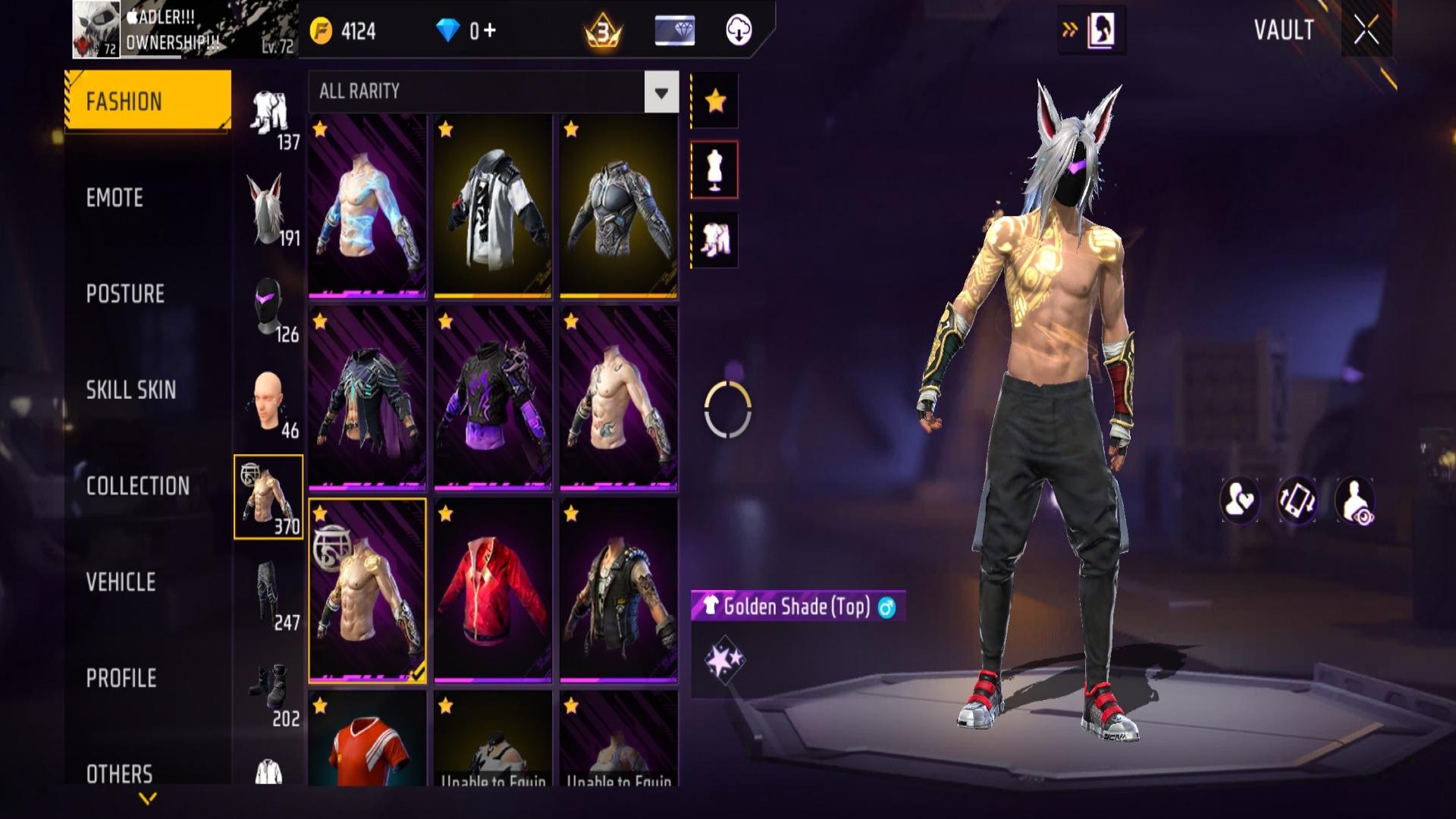Switch to the Emote tab
The image size is (1456, 819).
coord(115,198)
